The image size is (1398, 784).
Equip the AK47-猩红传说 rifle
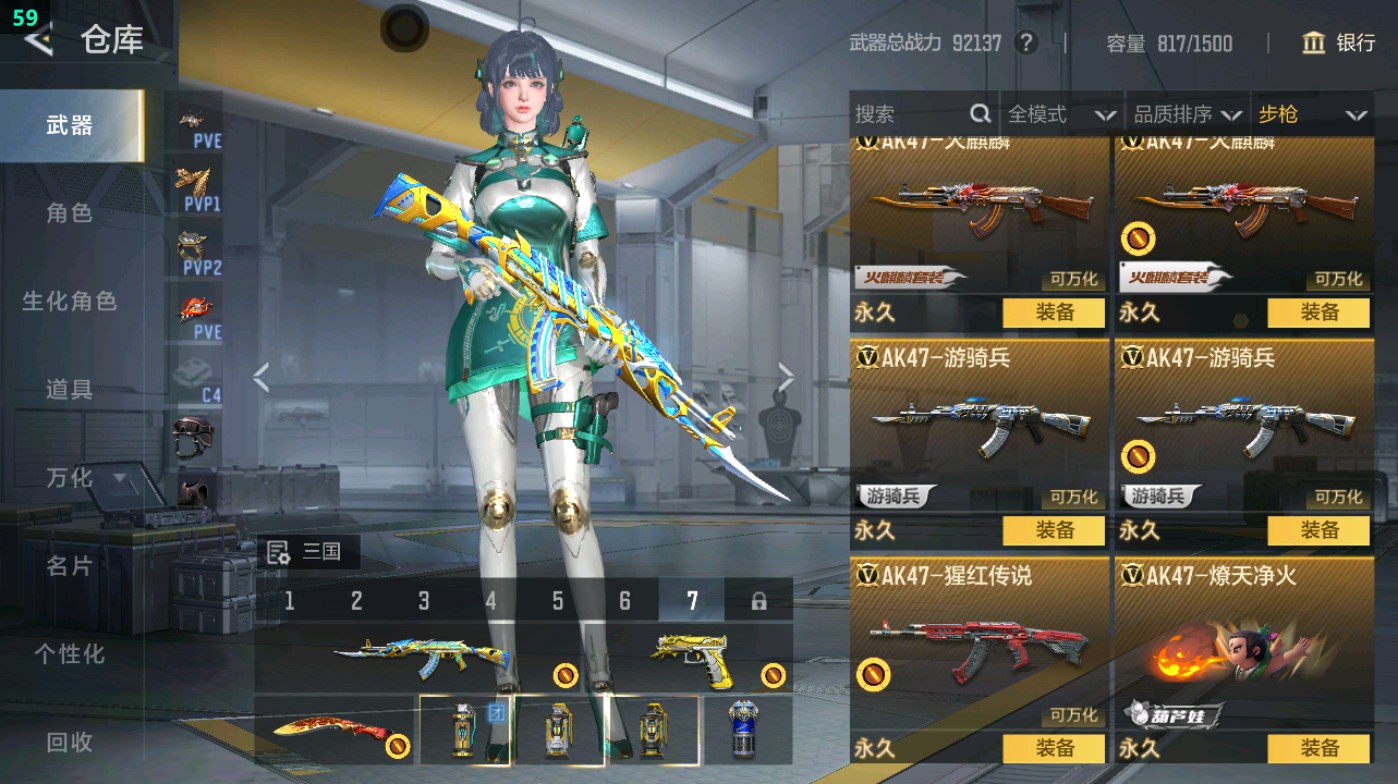[x=1054, y=748]
